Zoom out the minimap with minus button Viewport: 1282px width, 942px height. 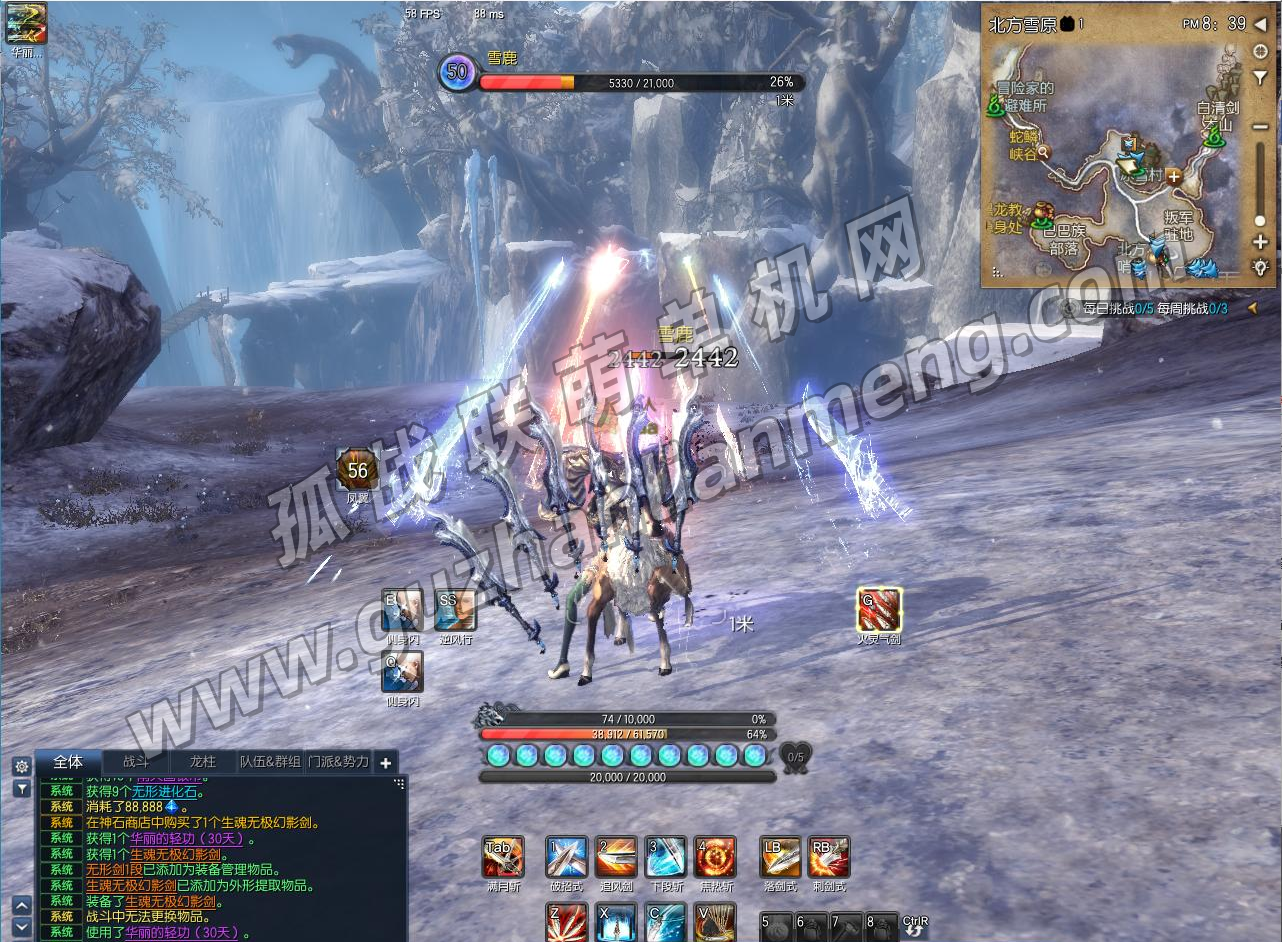coord(1261,127)
